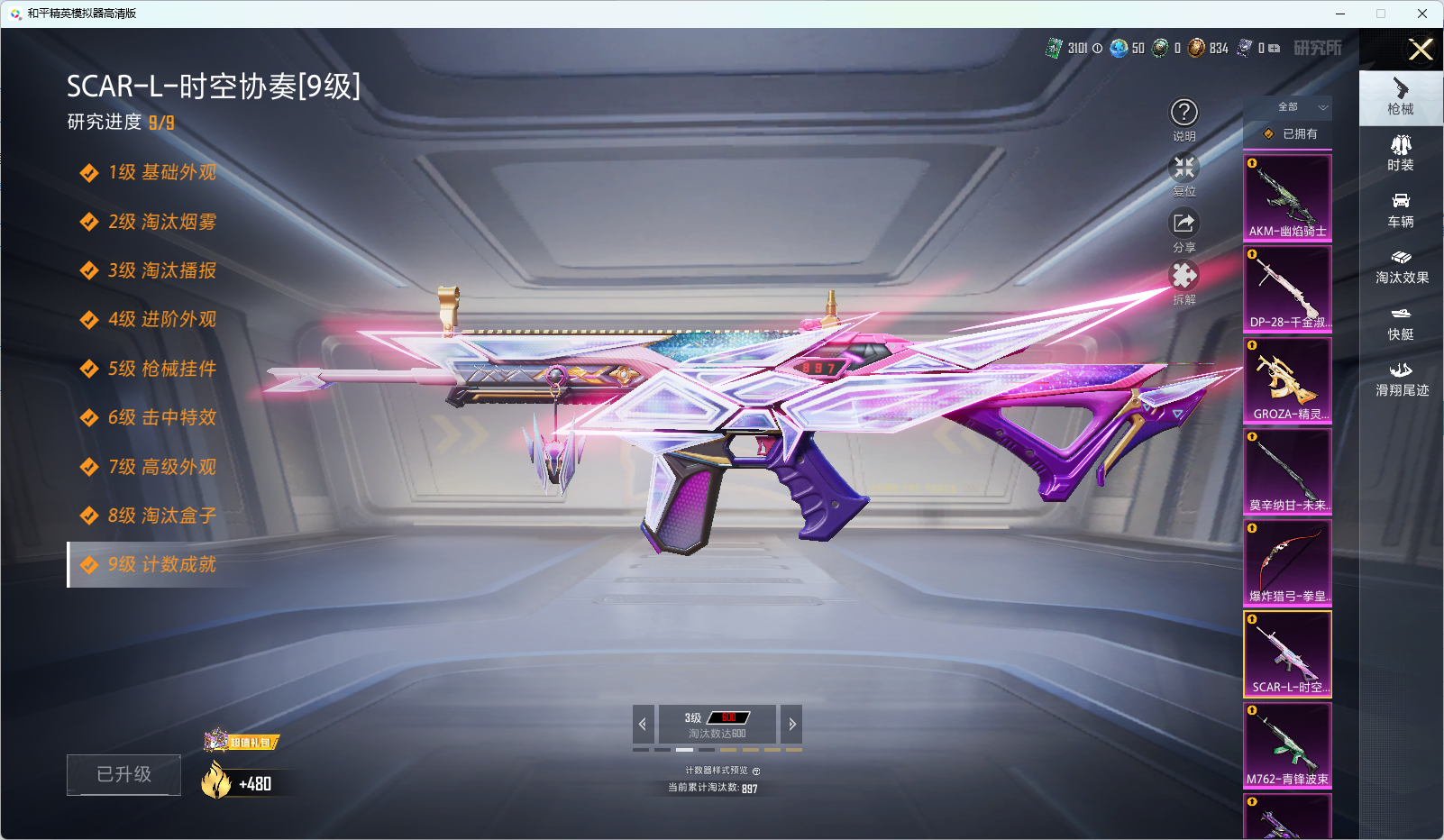Open the 滑翔尾迹 category
Image resolution: width=1444 pixels, height=840 pixels.
(1401, 379)
